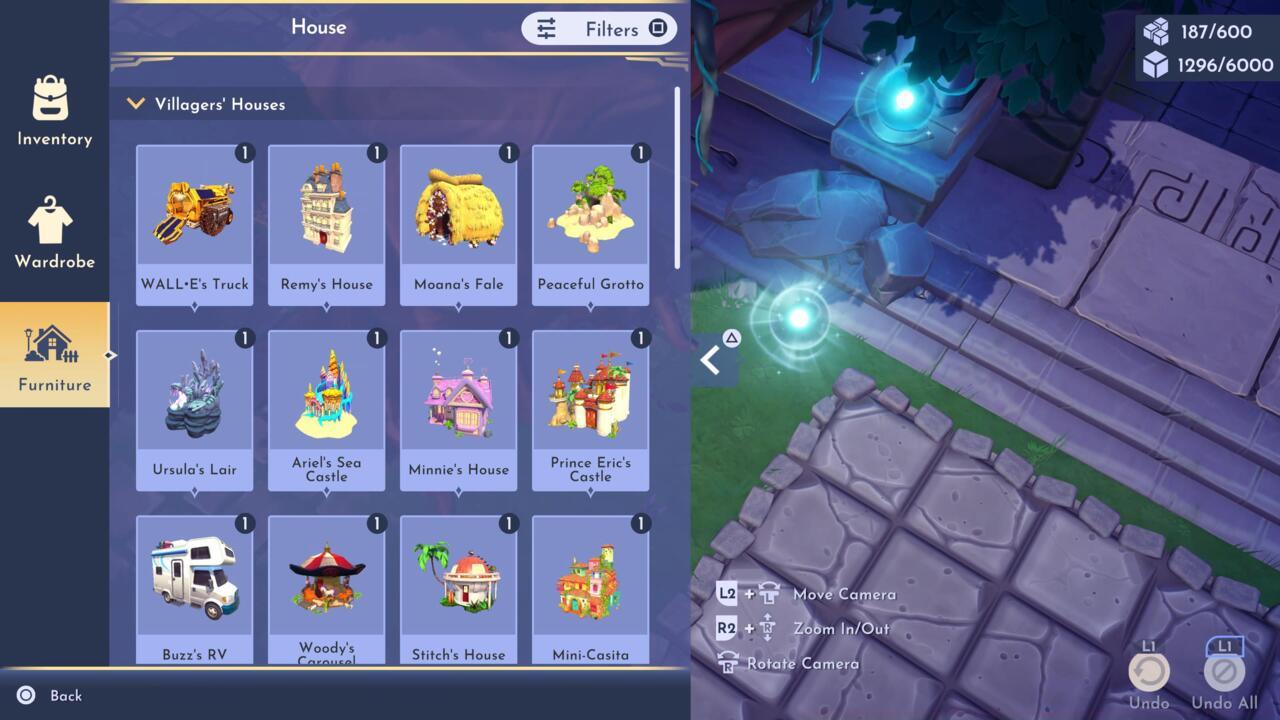Select the Furniture tab
The height and width of the screenshot is (720, 1280).
[x=54, y=355]
